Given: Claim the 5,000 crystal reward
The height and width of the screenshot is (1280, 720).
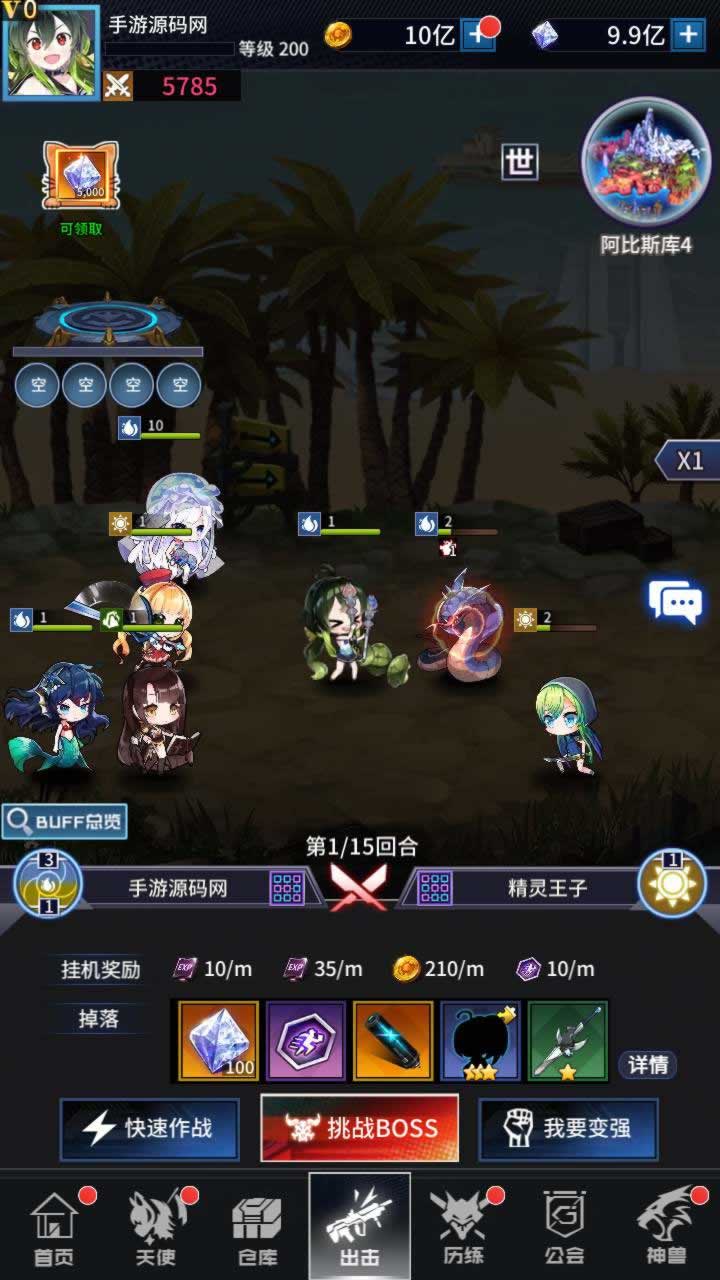Looking at the screenshot, I should (x=81, y=178).
